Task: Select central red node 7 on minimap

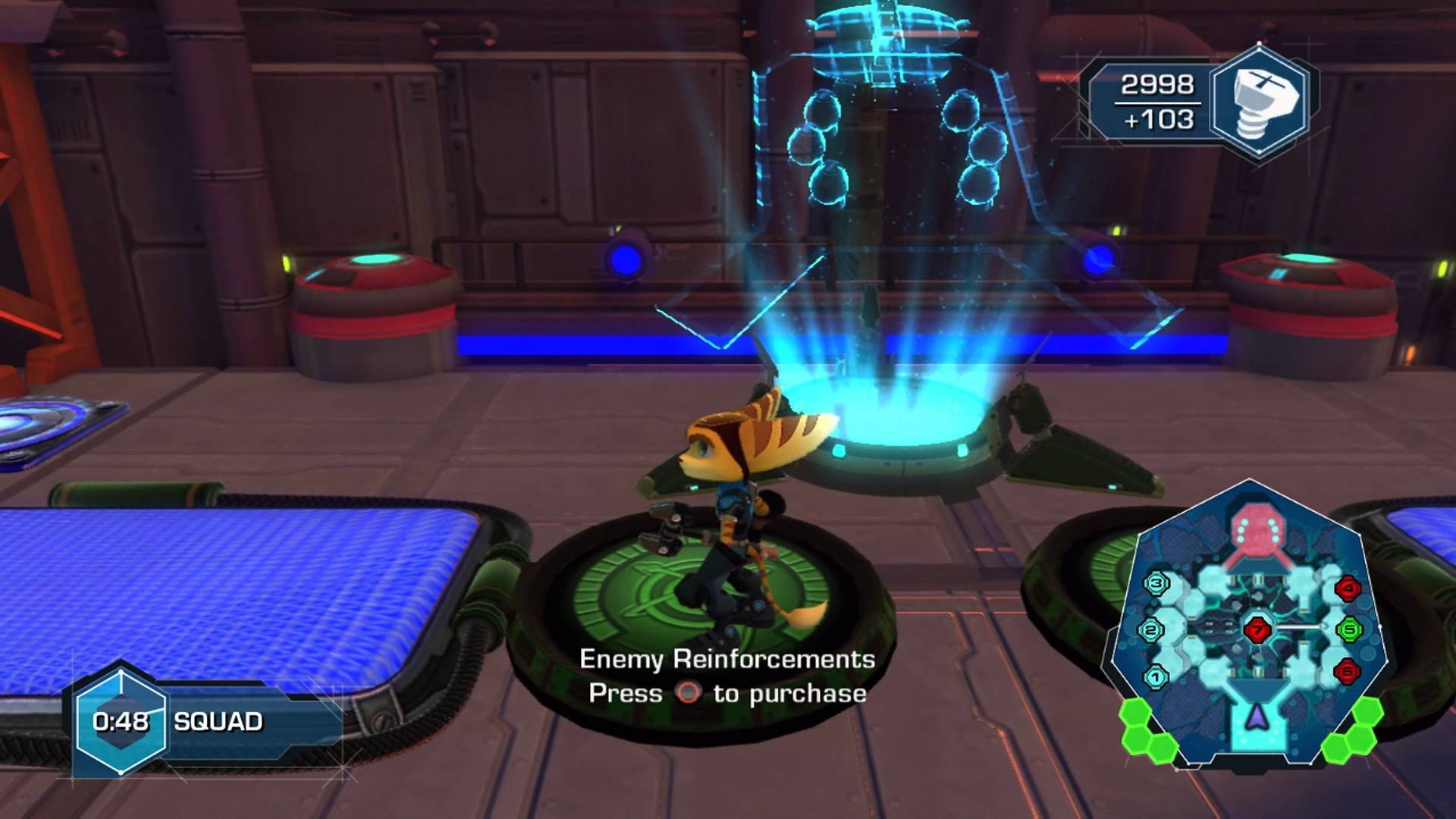Action: point(1257,629)
